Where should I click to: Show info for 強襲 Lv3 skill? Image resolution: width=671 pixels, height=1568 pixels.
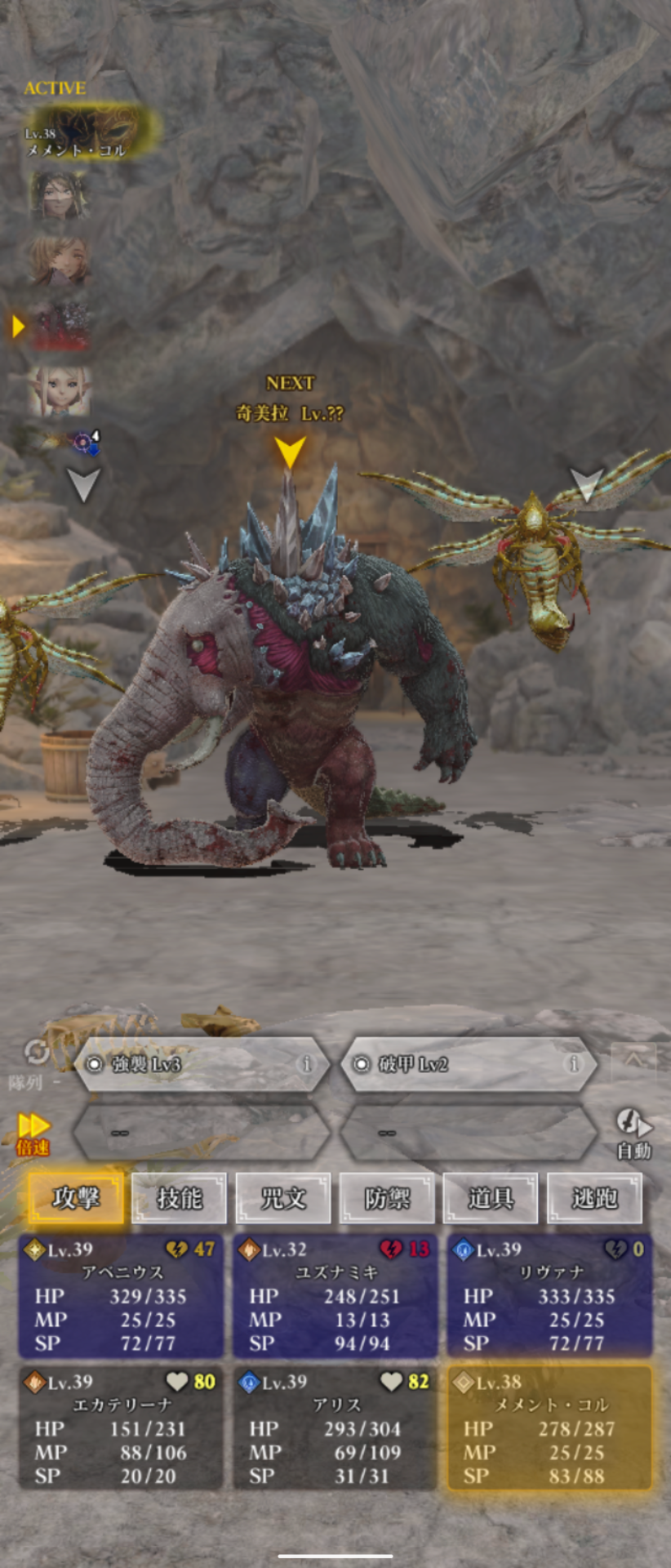[x=307, y=1064]
